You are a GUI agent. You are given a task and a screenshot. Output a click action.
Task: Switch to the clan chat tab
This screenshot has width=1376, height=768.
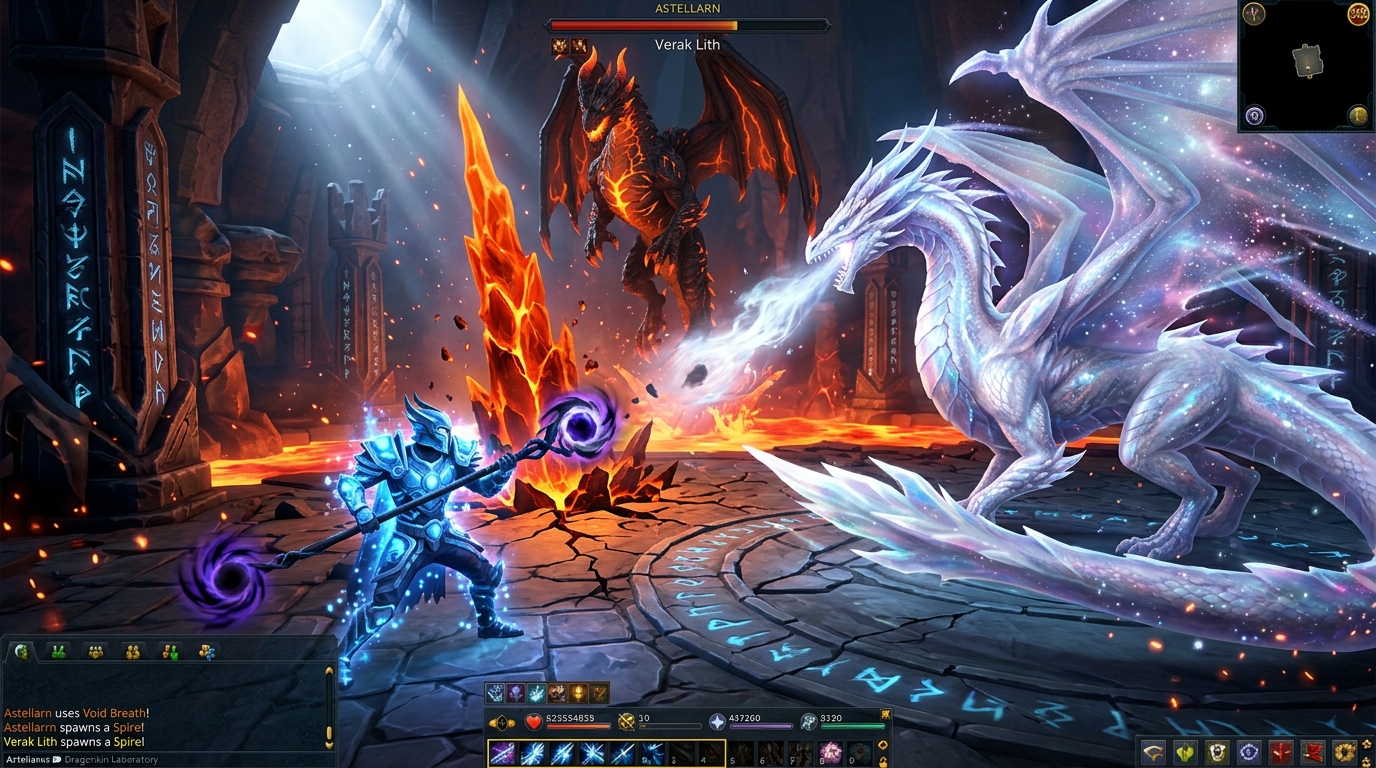tap(95, 652)
